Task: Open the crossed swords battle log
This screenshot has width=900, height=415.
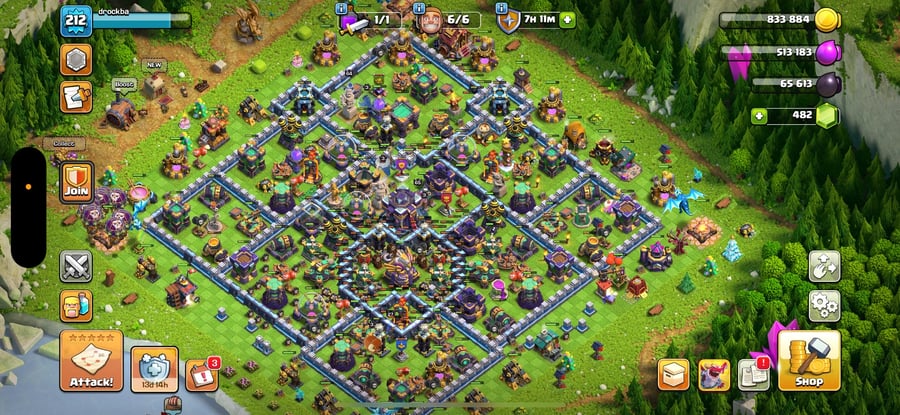Action: [x=76, y=266]
